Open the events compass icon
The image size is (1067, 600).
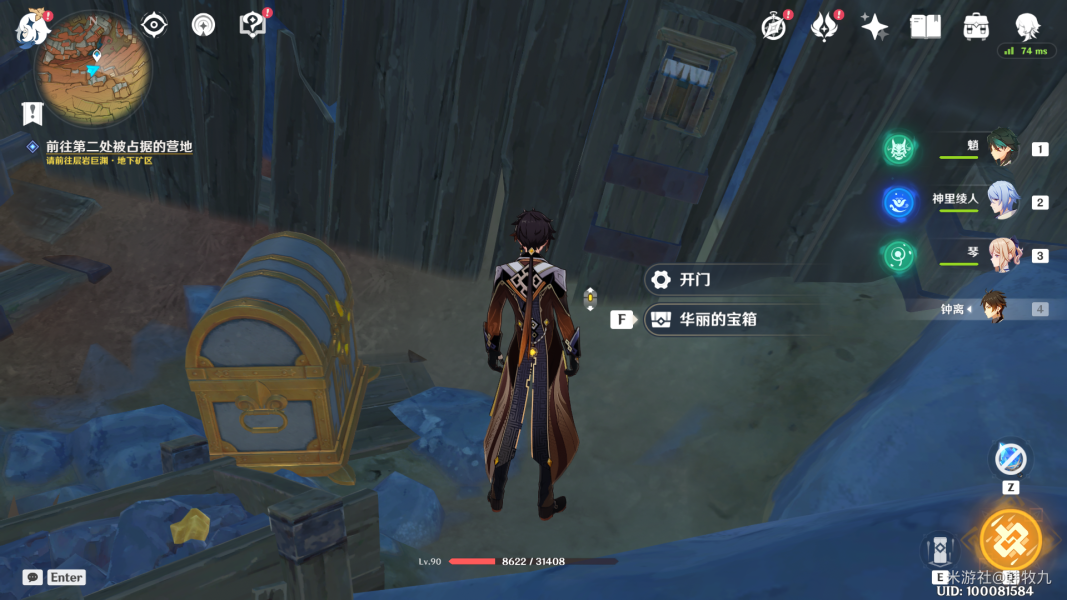click(x=773, y=27)
